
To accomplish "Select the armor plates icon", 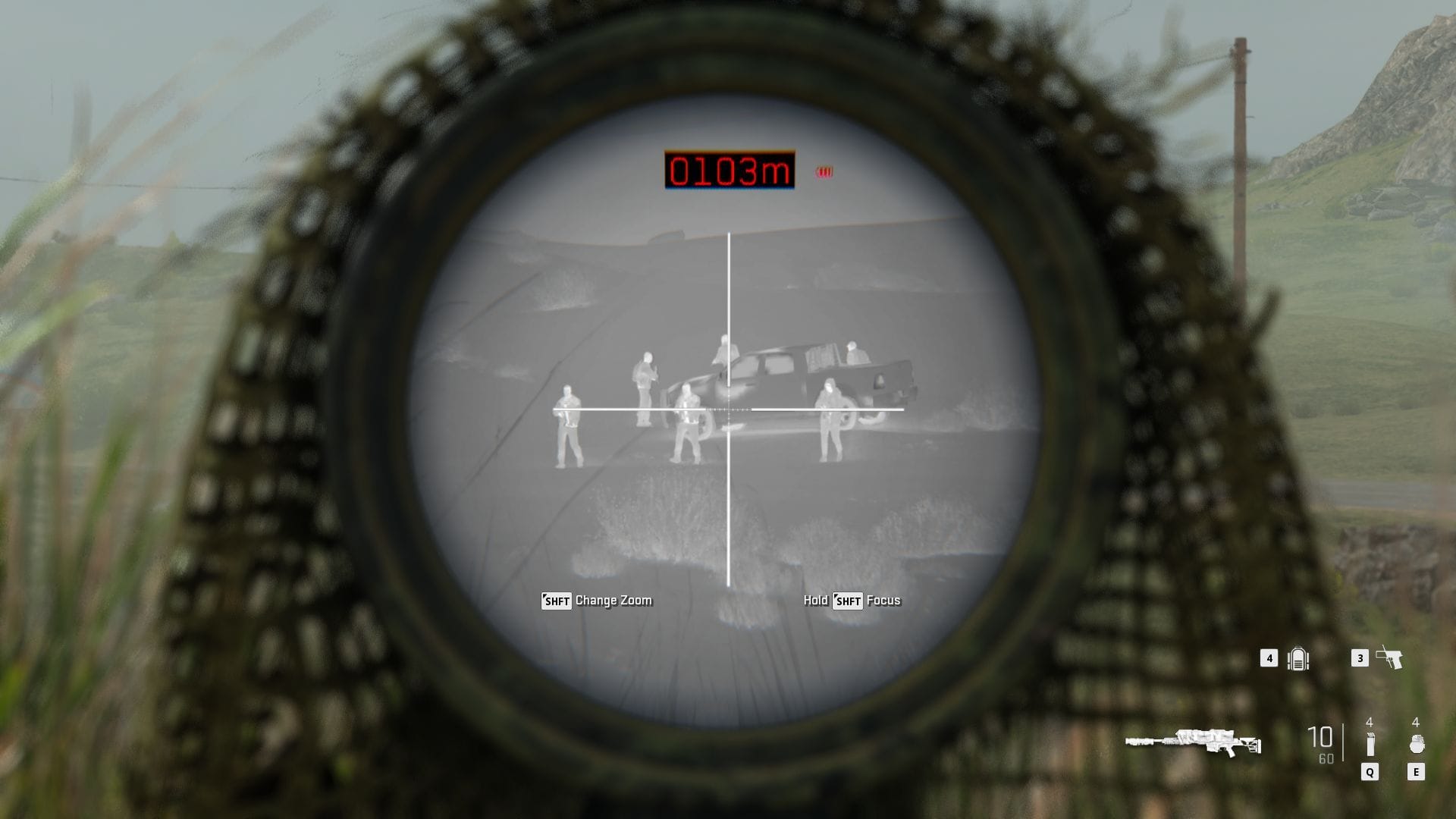I will (x=1299, y=659).
